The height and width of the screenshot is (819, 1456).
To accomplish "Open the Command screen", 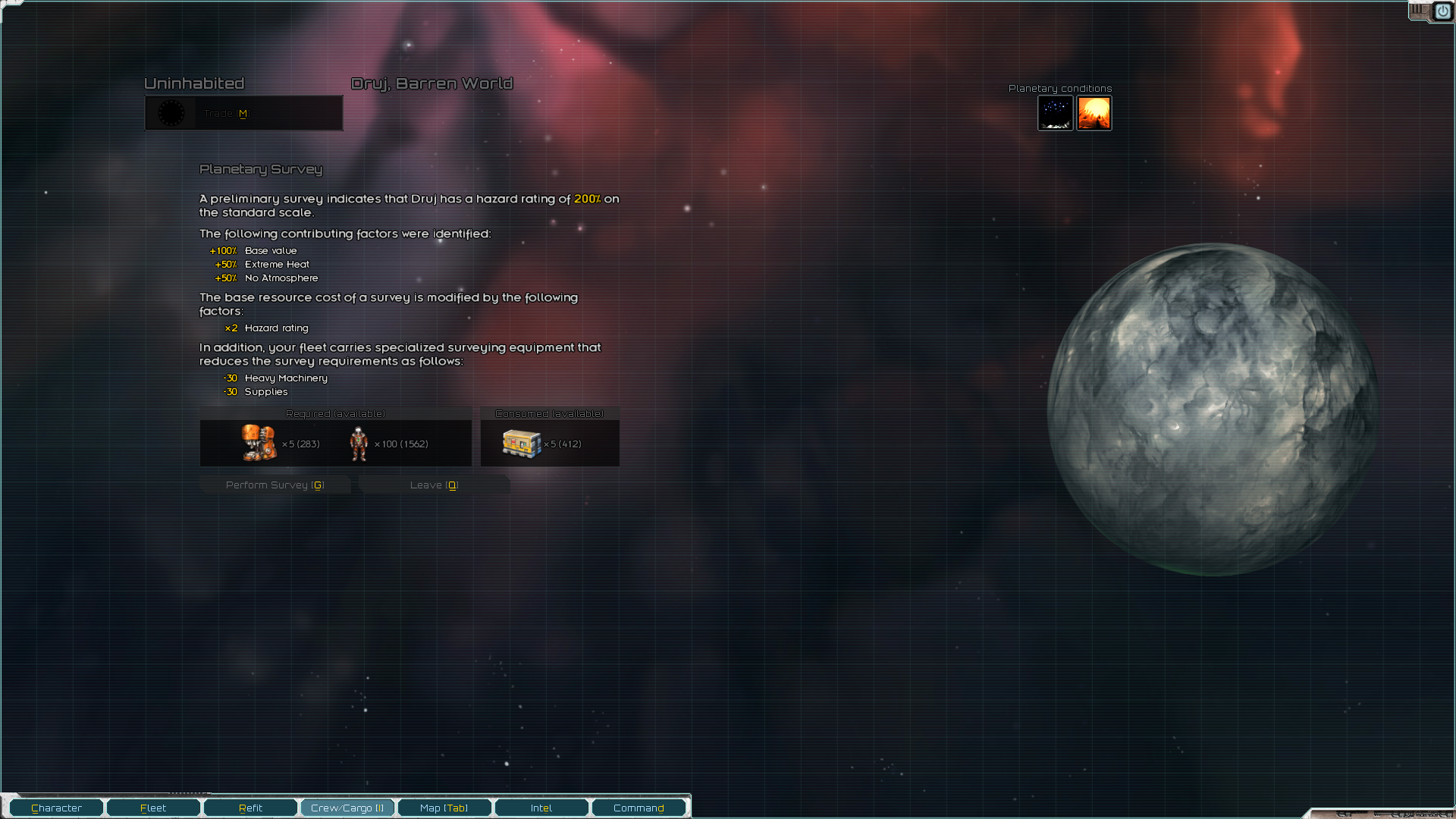I will 639,807.
